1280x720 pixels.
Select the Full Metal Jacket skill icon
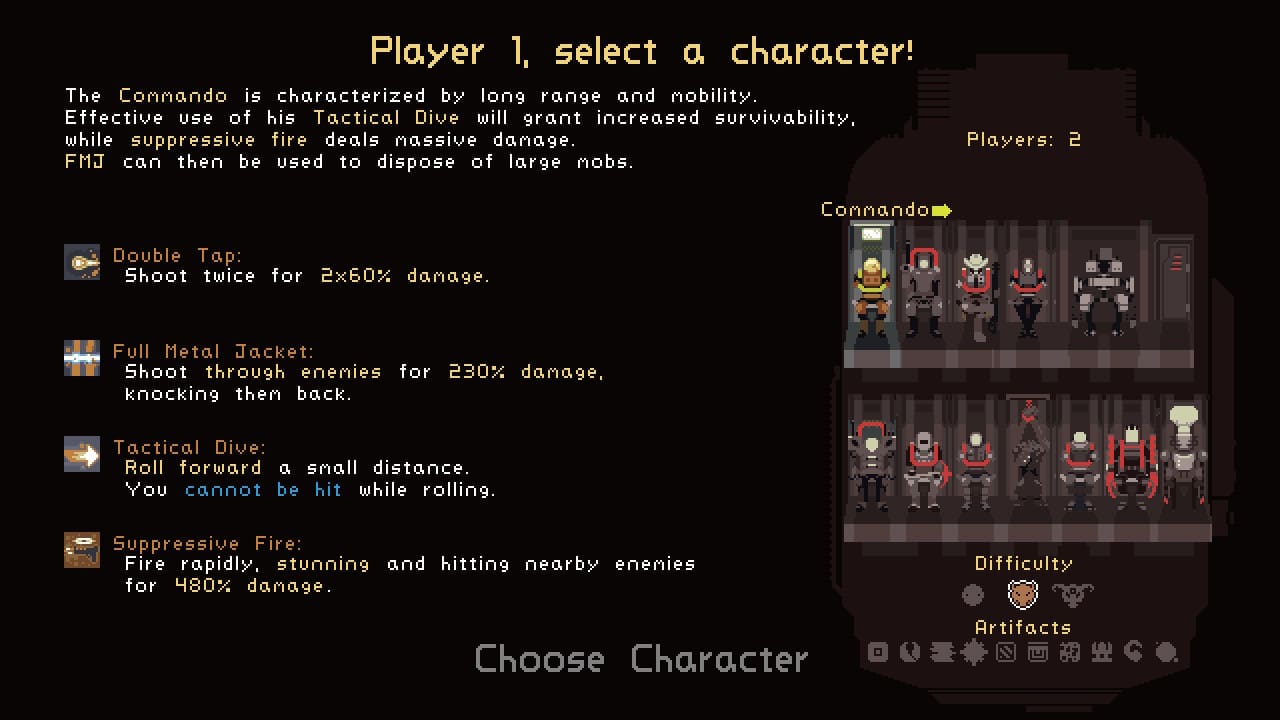tap(82, 358)
